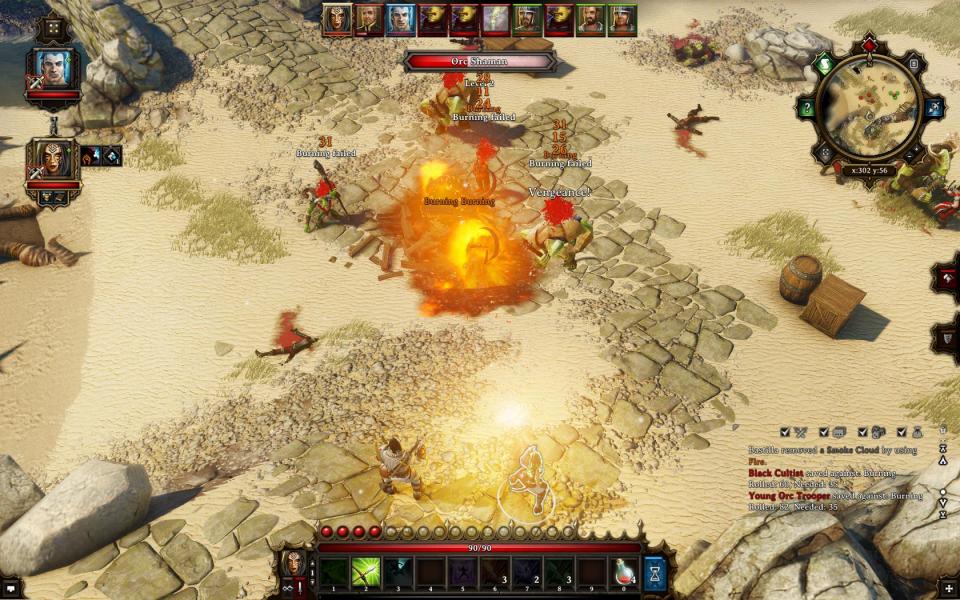Click the pale white portrait in turn order
Screen dimensions: 960x600
click(497, 18)
